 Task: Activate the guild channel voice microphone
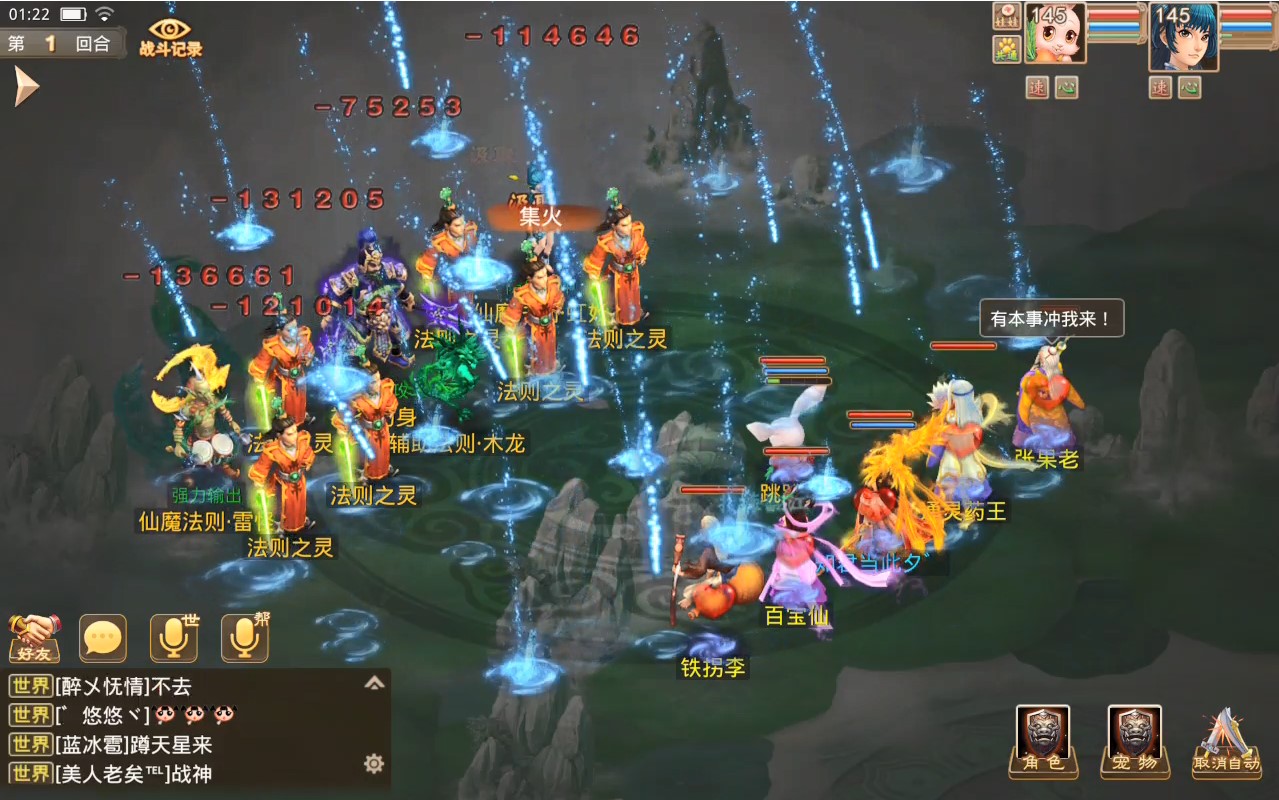click(x=245, y=638)
